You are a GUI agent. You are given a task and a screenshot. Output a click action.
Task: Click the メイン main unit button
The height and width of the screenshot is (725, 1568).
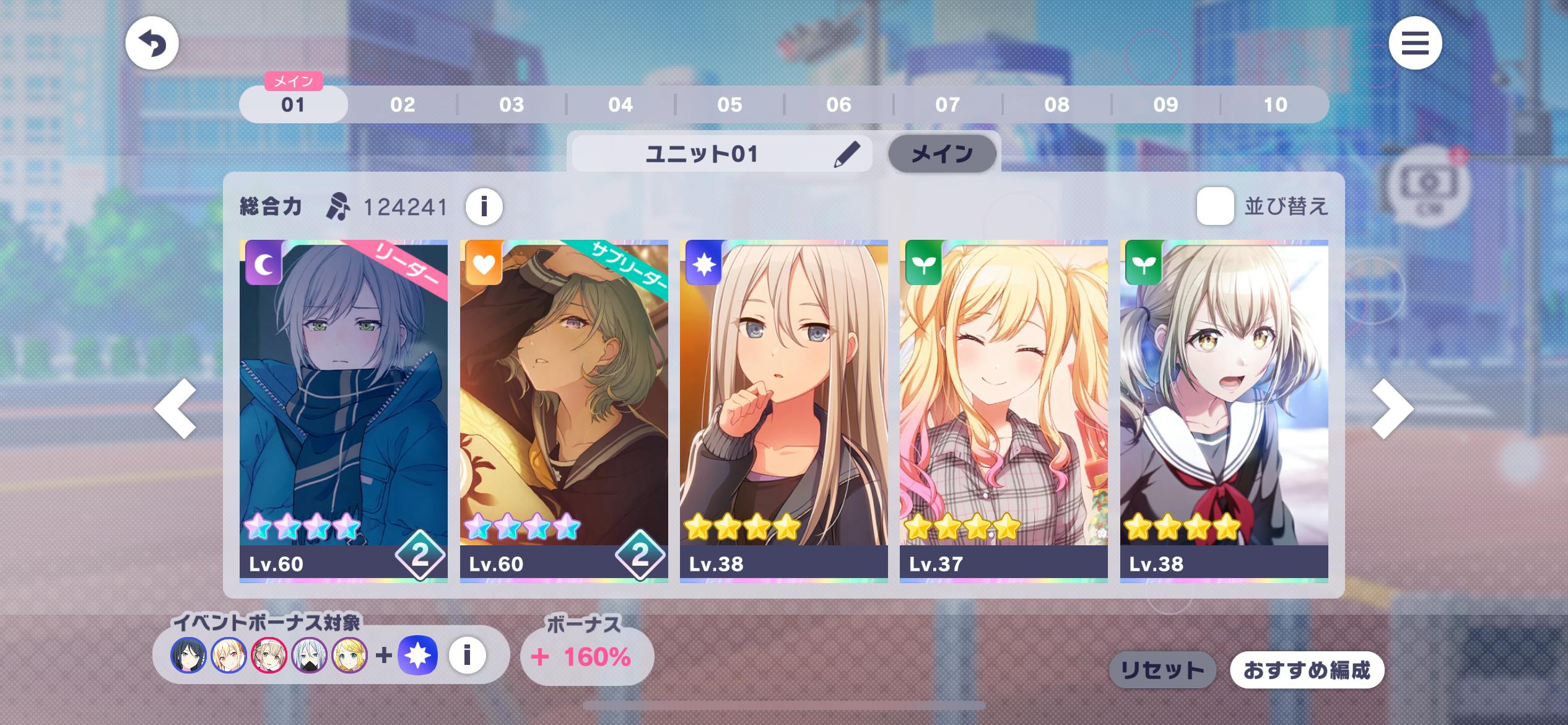point(942,154)
